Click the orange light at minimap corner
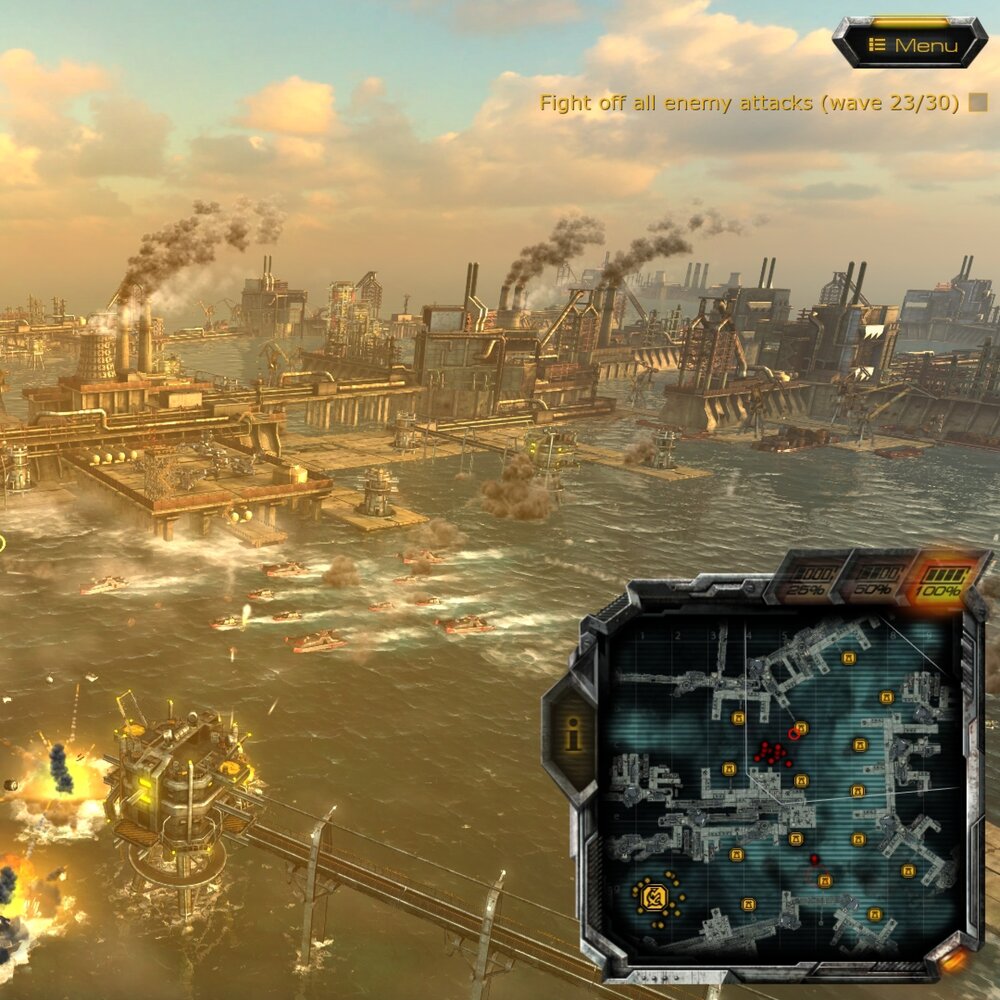Screen dimensions: 1000x1000 (x=953, y=960)
